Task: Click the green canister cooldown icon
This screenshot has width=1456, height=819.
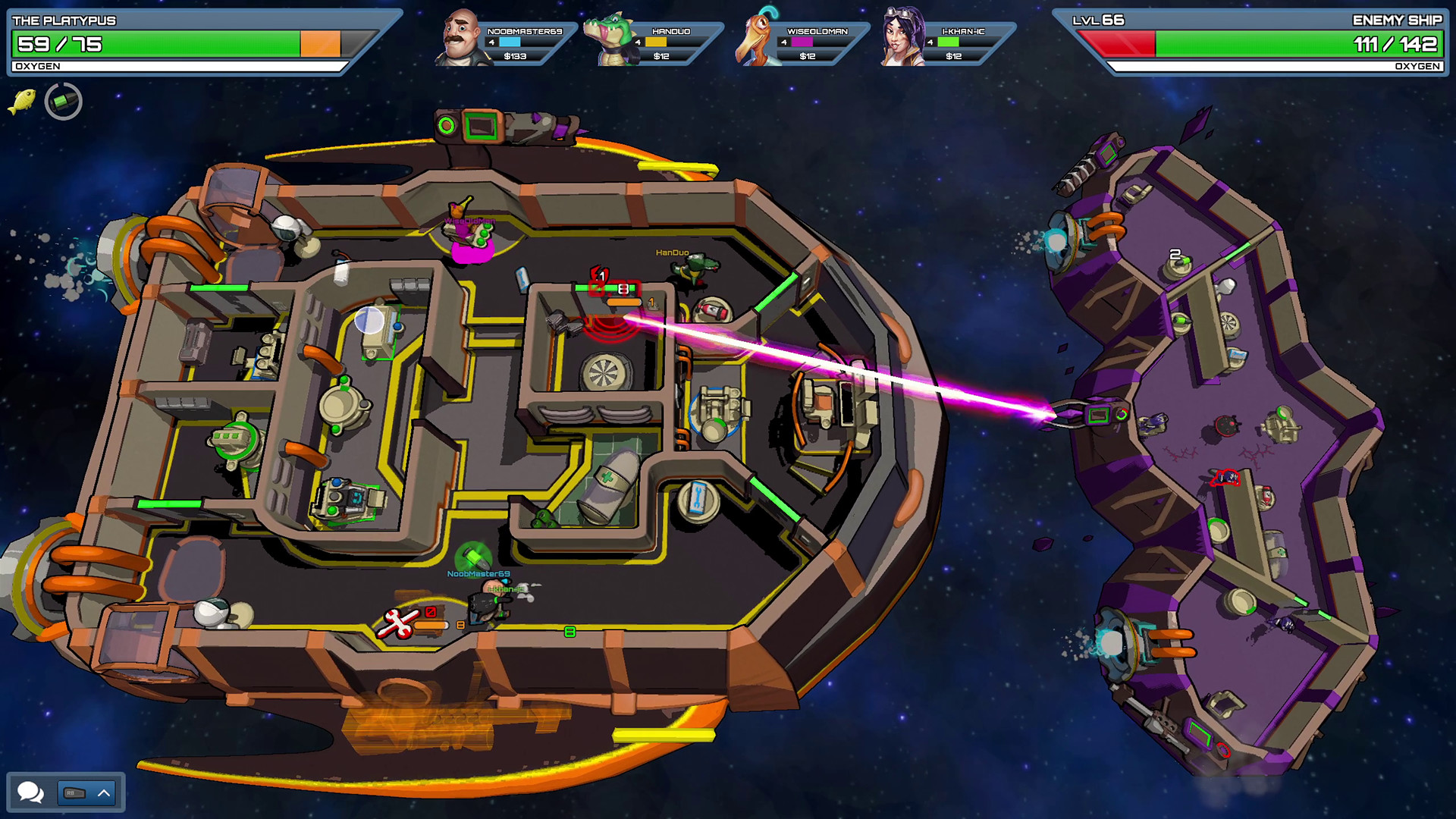Action: (64, 101)
